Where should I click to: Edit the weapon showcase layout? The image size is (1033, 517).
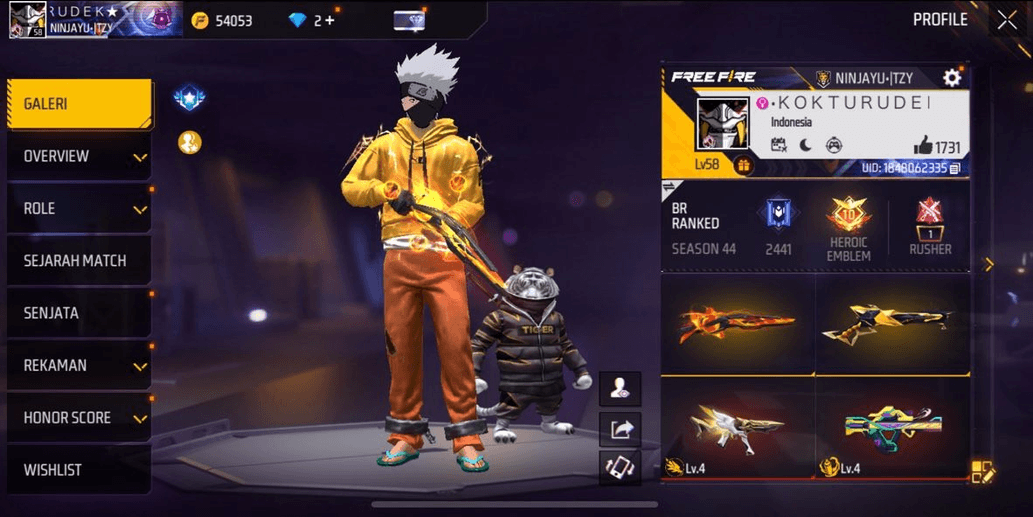tap(982, 472)
